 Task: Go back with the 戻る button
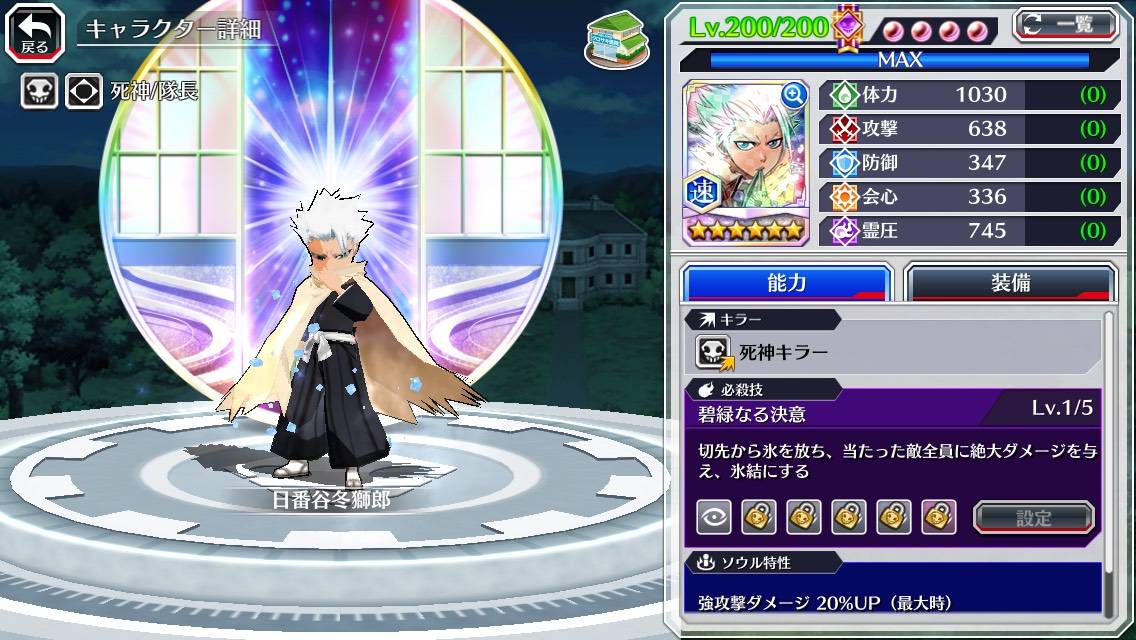click(35, 30)
